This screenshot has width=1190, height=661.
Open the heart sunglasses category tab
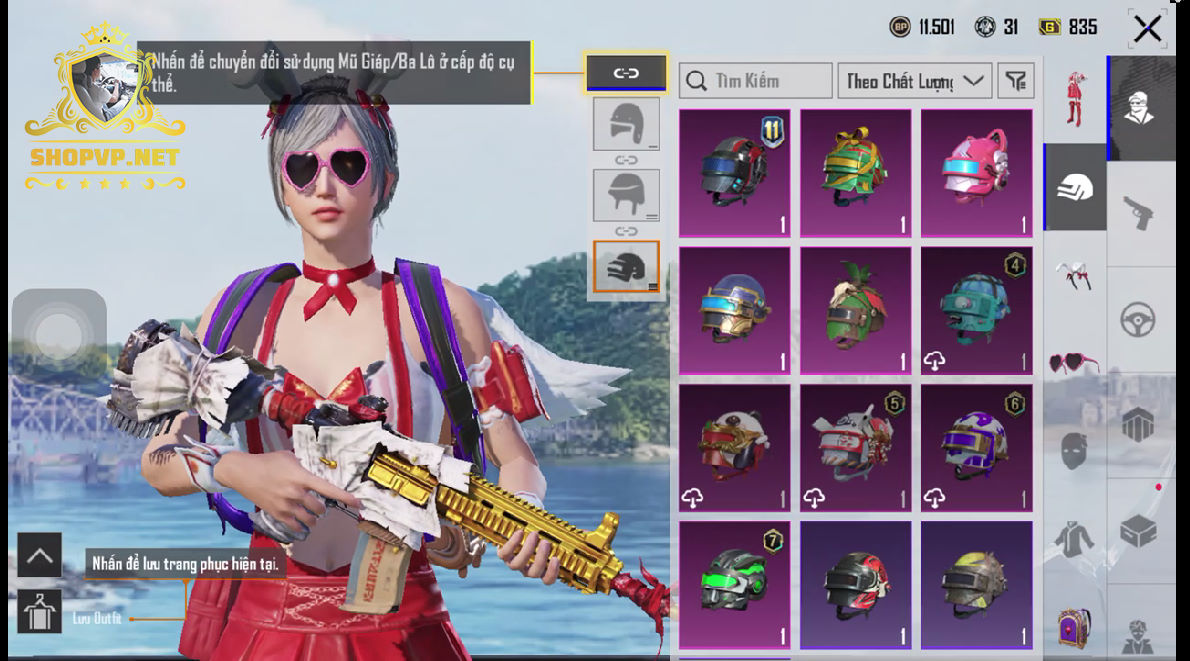tap(1075, 361)
